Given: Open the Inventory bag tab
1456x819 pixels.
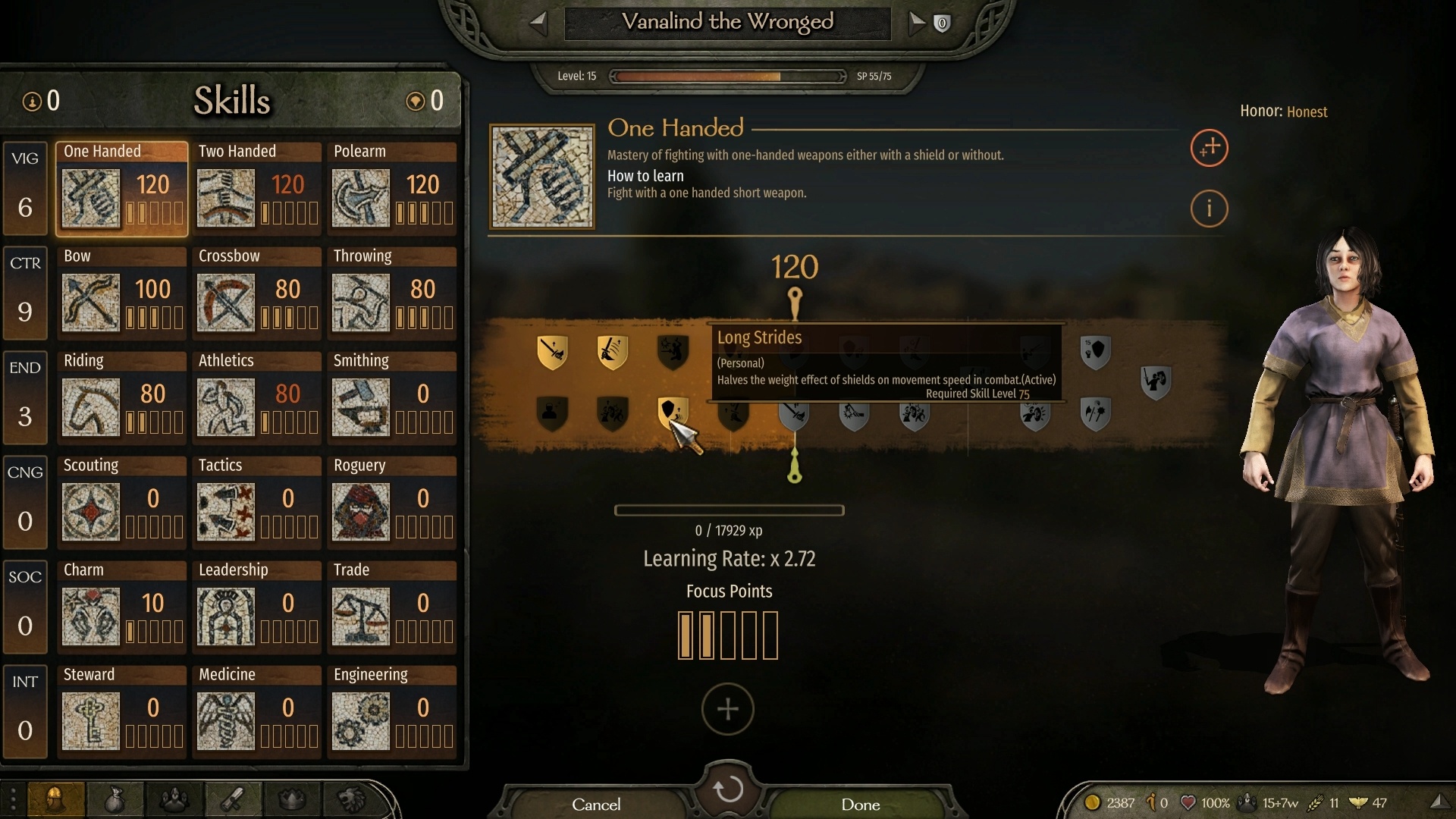Looking at the screenshot, I should [x=114, y=799].
